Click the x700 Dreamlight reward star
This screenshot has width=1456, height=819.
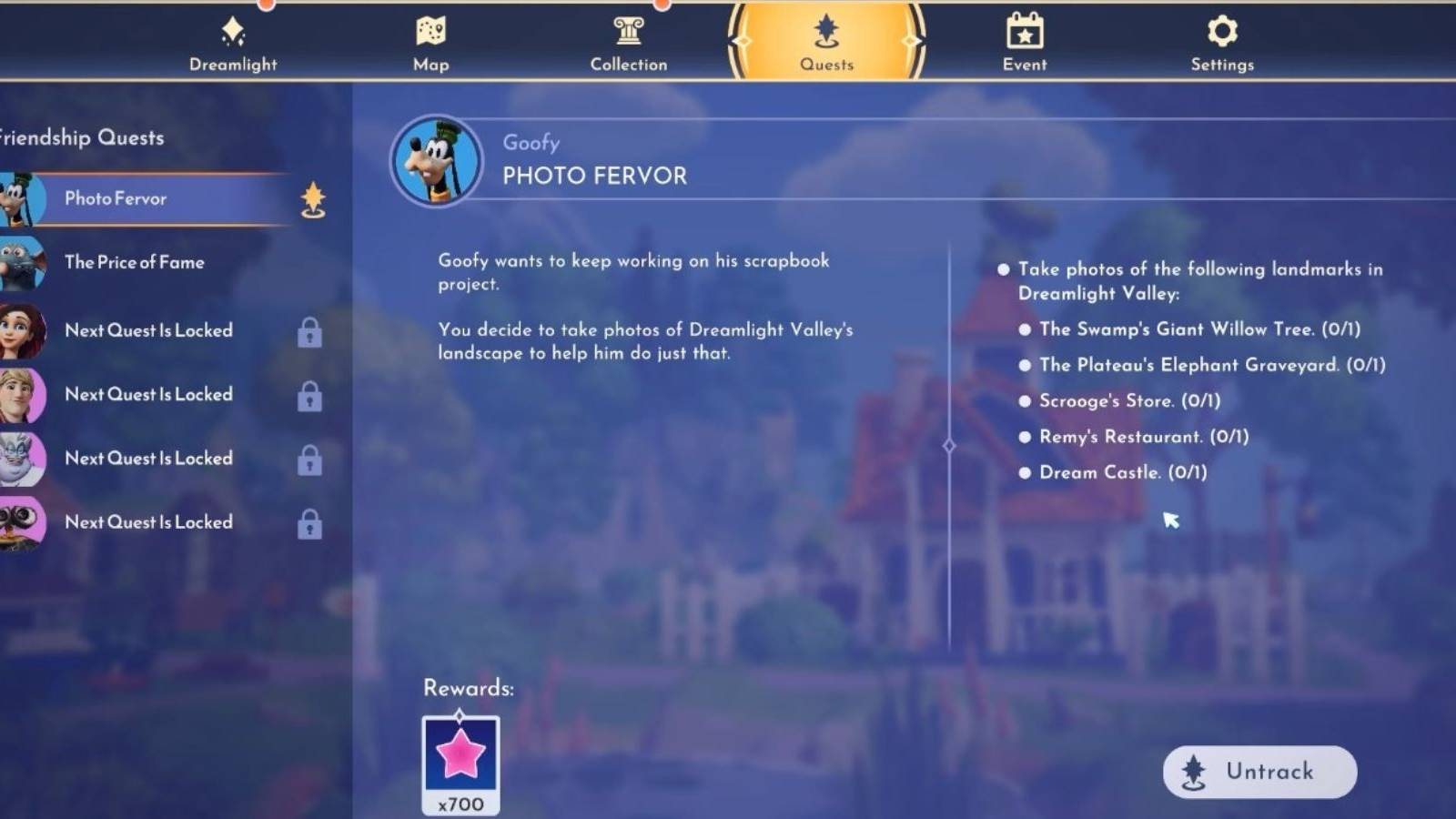tap(460, 758)
